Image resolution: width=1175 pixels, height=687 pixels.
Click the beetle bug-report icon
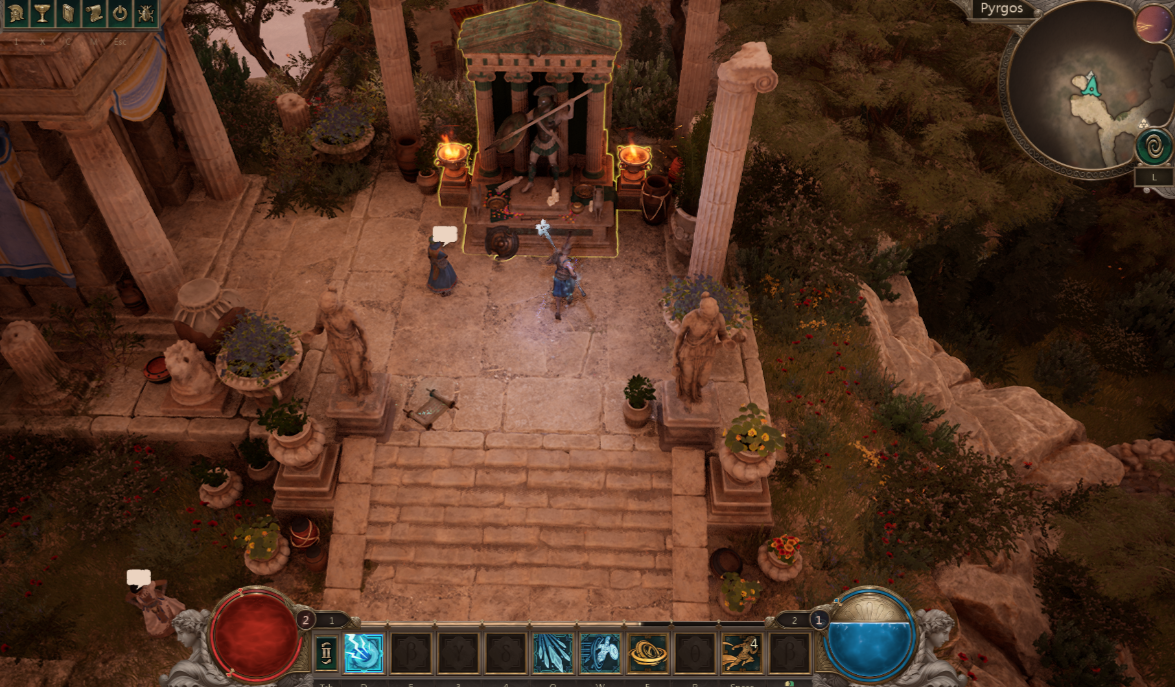point(146,14)
